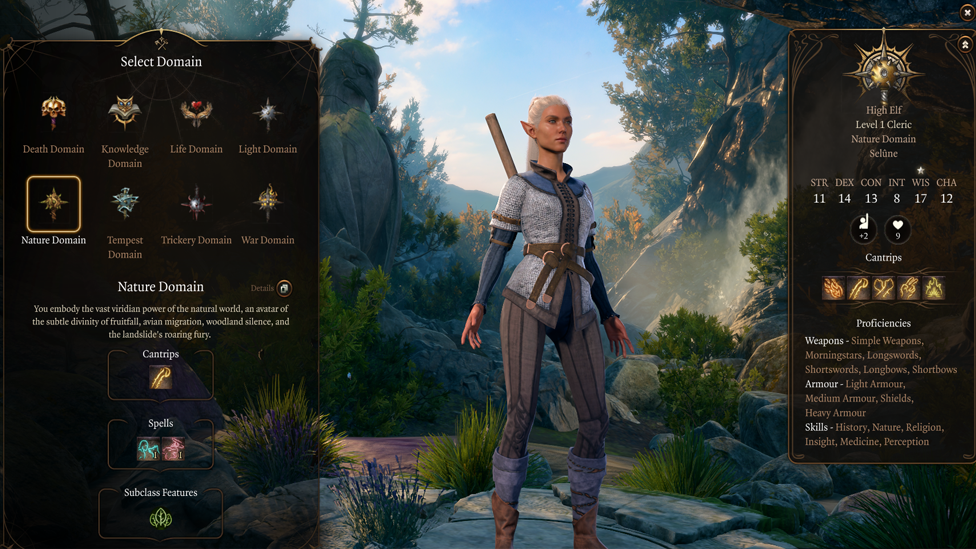Close the character creation screen
This screenshot has height=549, width=976.
click(967, 12)
